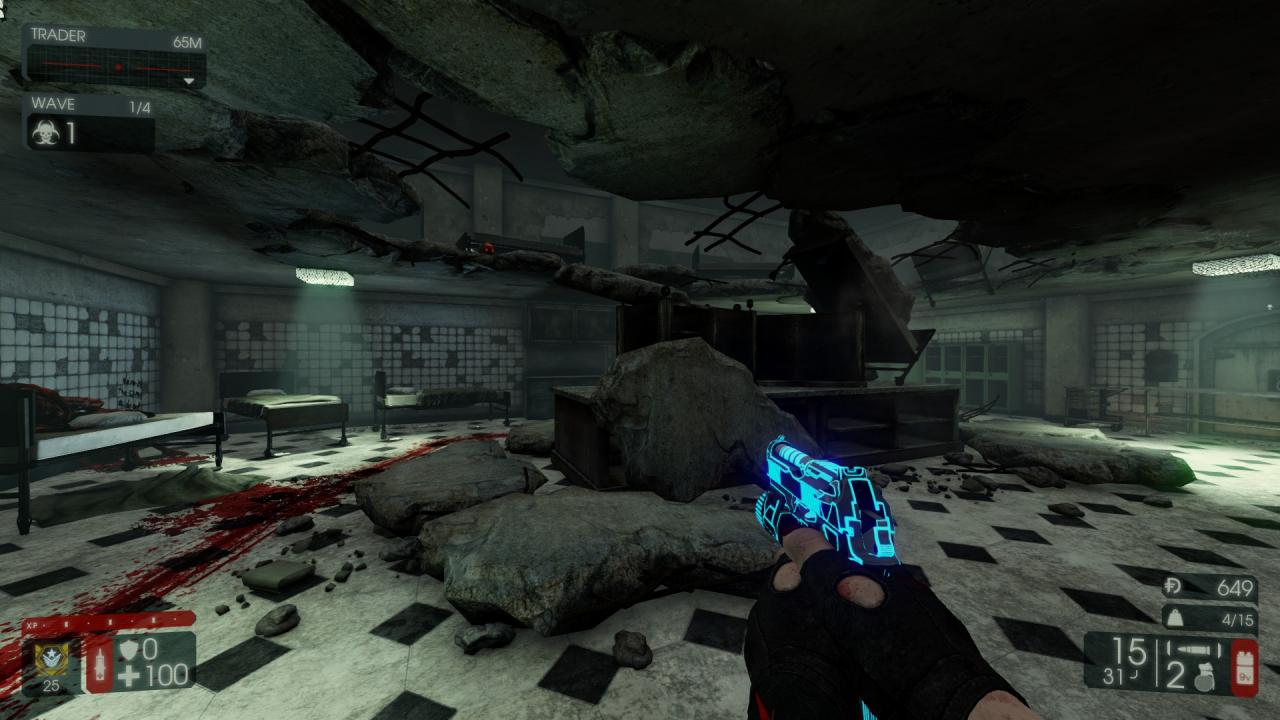
Task: Select the healing syringe icon
Action: pyautogui.click(x=100, y=664)
